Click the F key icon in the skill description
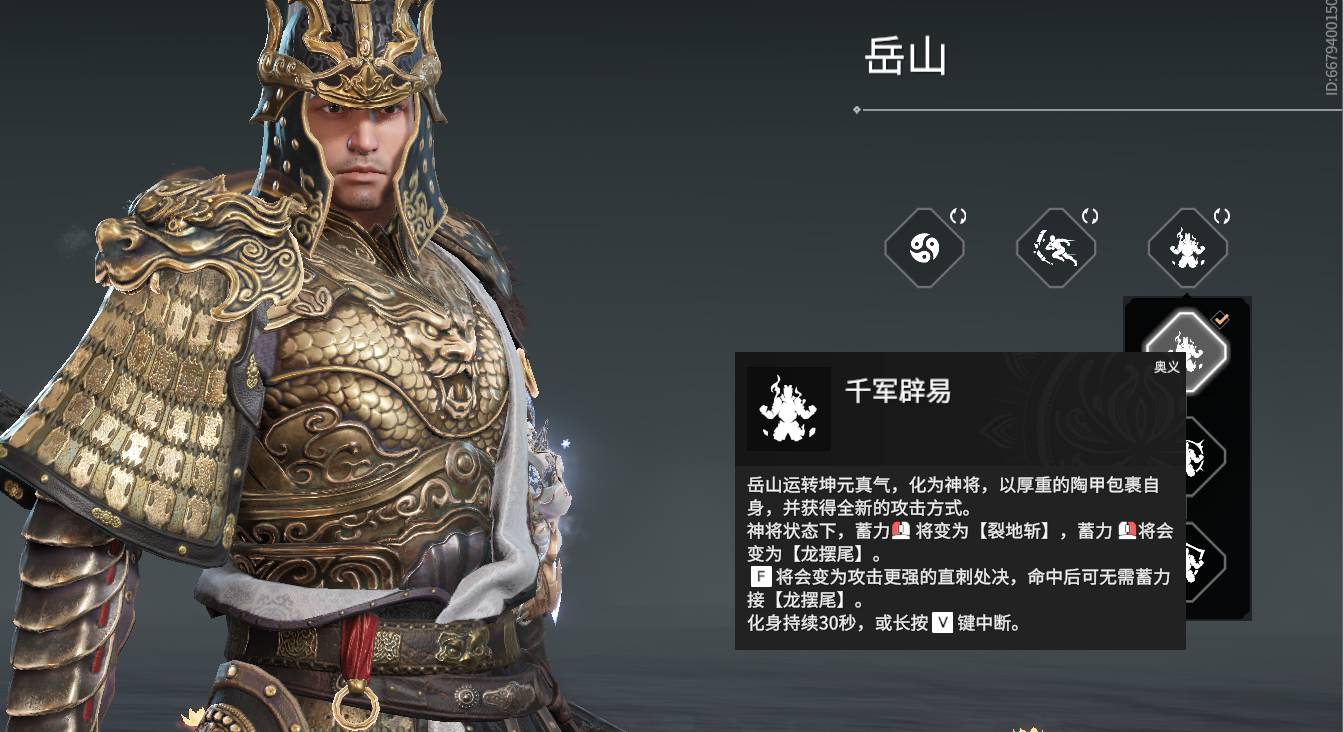Image resolution: width=1343 pixels, height=732 pixels. coord(759,575)
